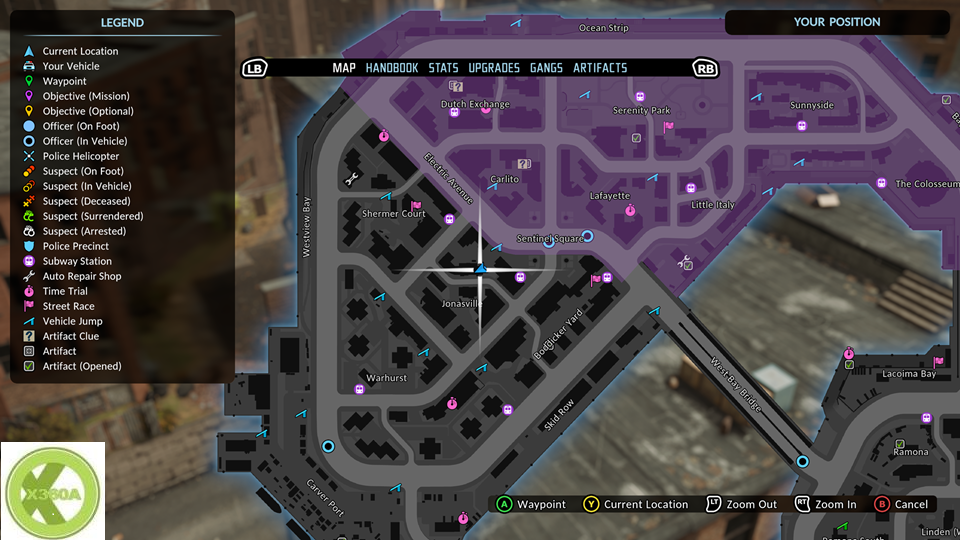Select the Time Trial marker at Lafayette
Image resolution: width=960 pixels, height=540 pixels.
click(630, 210)
